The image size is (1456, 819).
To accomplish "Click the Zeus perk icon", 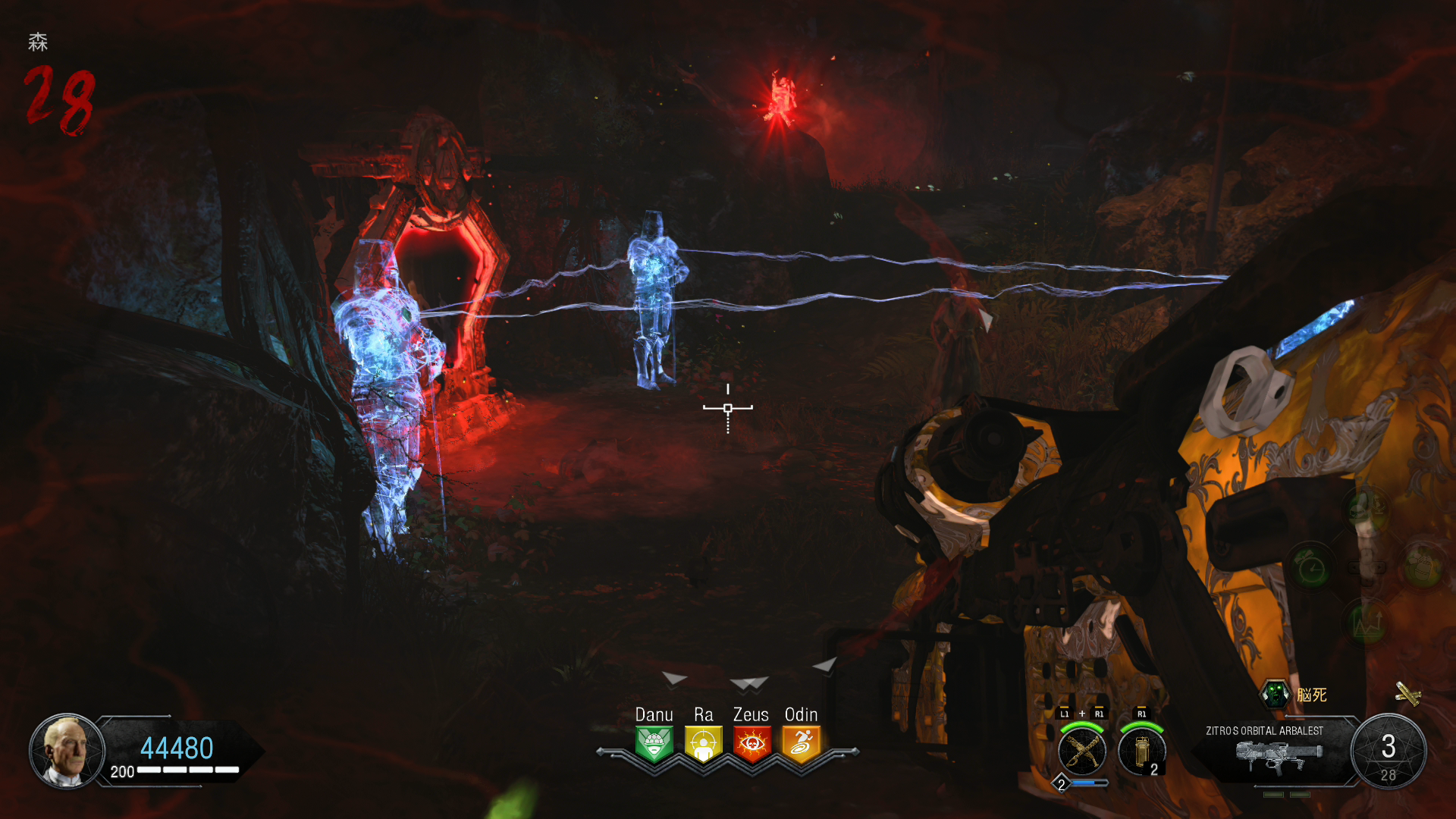I will pos(752,743).
